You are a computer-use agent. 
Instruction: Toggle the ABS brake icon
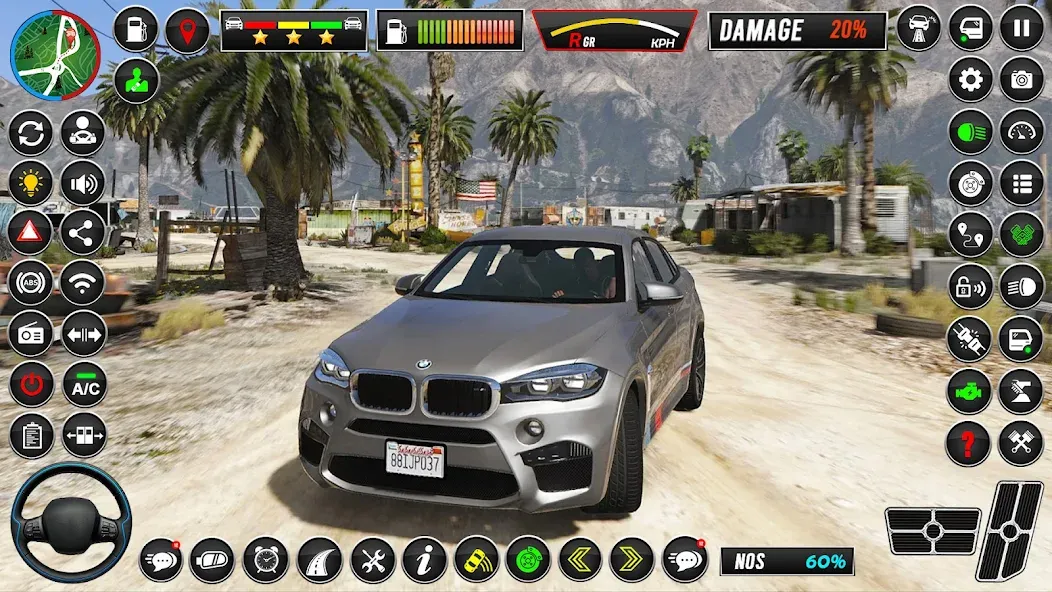(x=30, y=283)
